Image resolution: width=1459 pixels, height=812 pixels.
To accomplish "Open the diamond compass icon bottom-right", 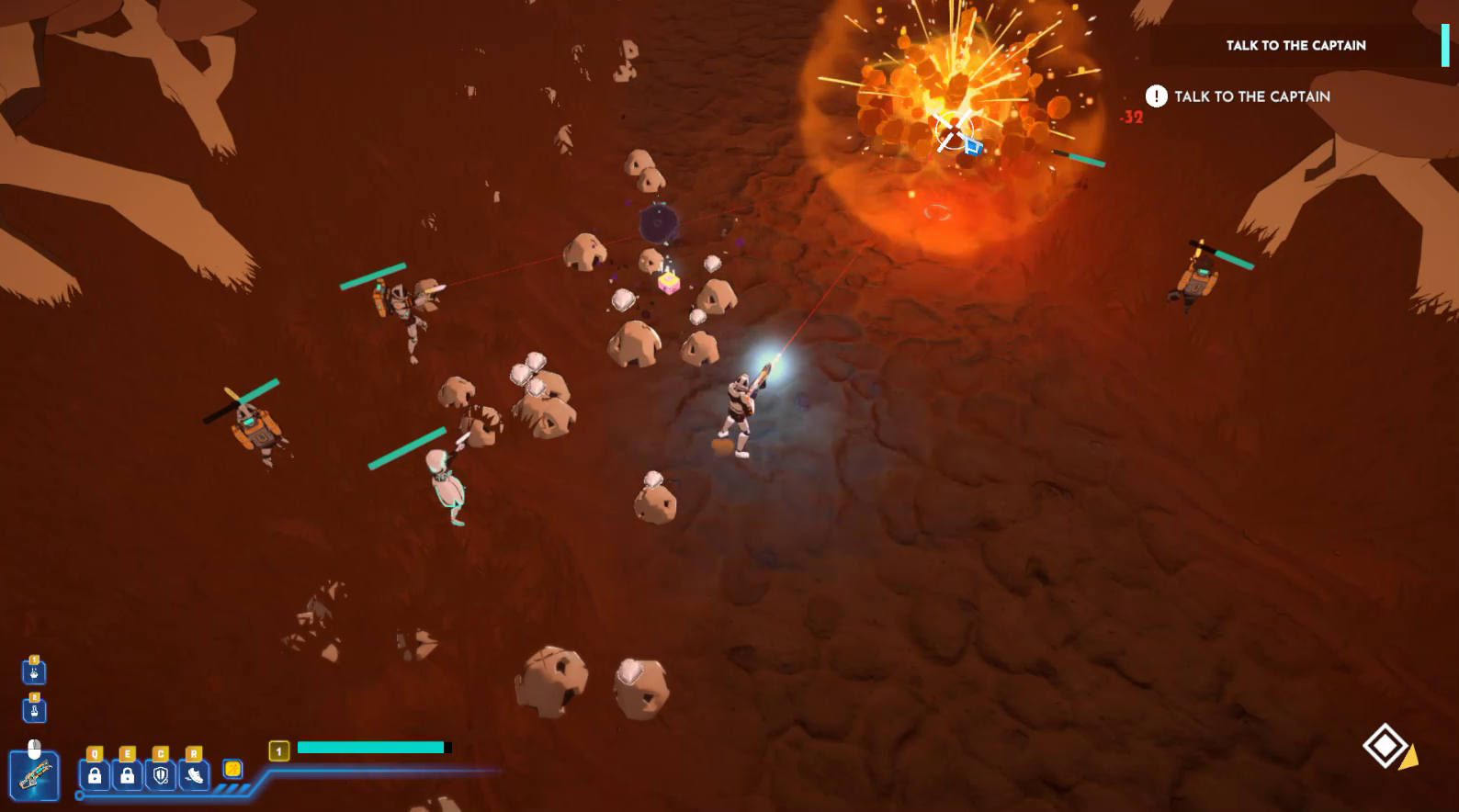I will pos(1385,746).
